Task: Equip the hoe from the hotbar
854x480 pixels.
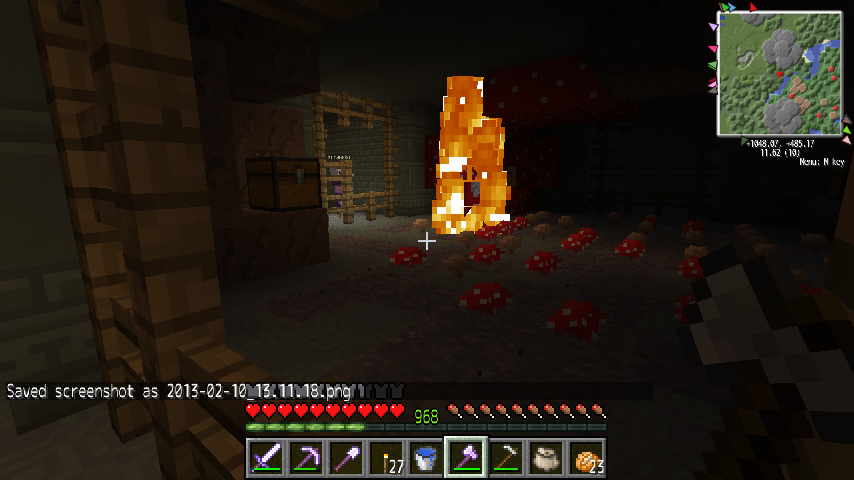Action: (x=506, y=458)
